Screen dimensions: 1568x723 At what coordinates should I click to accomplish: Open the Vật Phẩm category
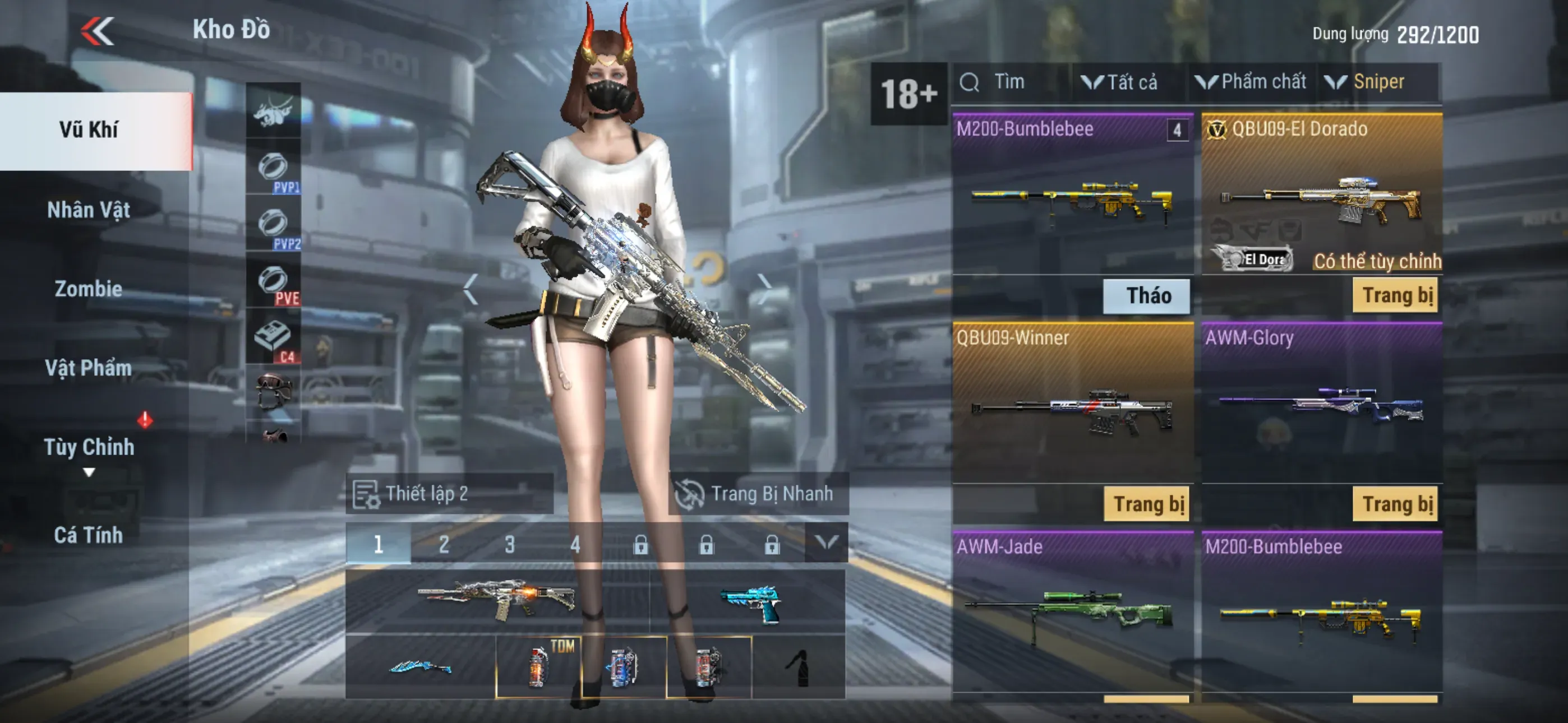89,368
